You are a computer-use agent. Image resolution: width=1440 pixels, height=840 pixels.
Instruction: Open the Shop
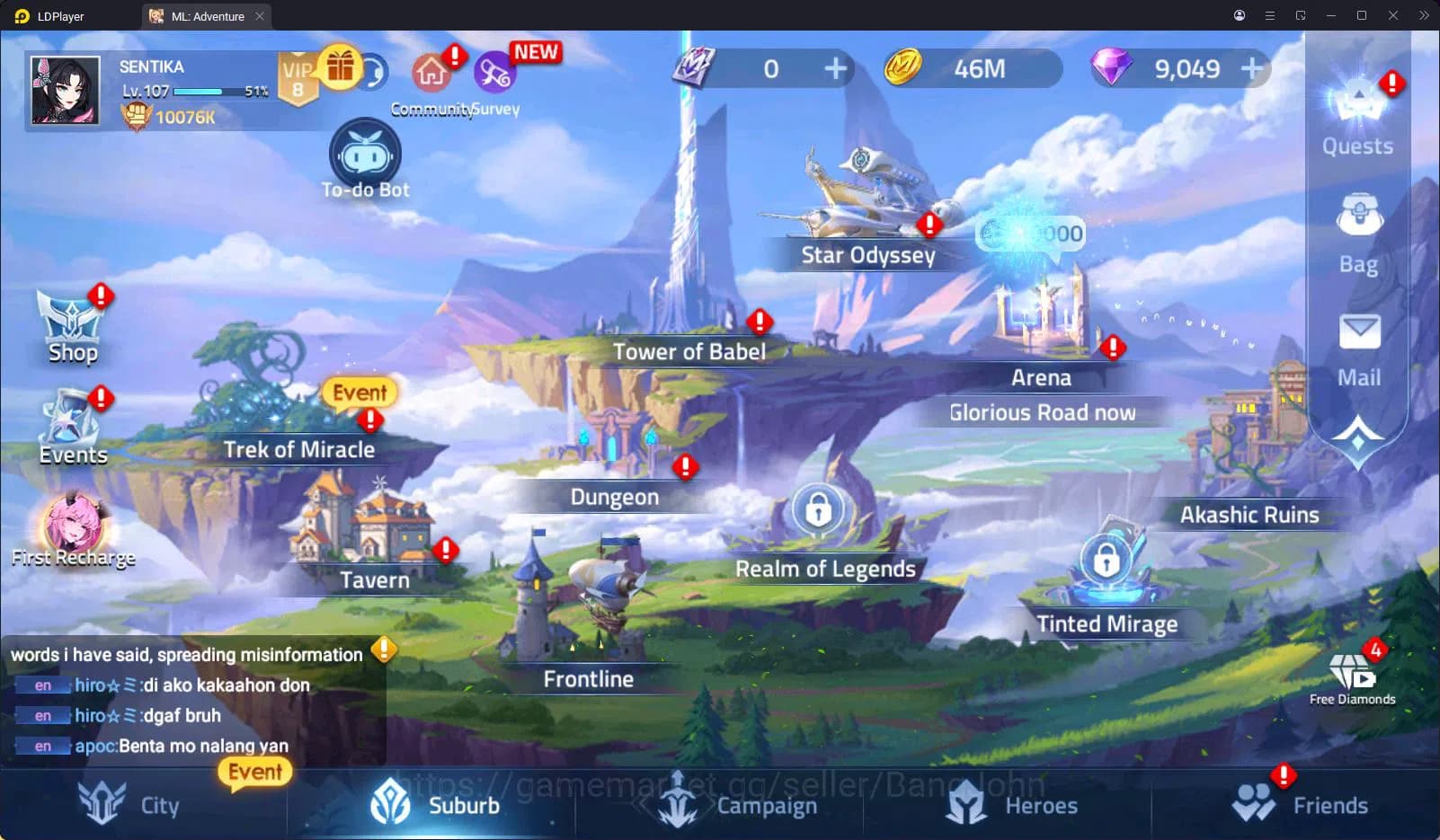[x=71, y=322]
